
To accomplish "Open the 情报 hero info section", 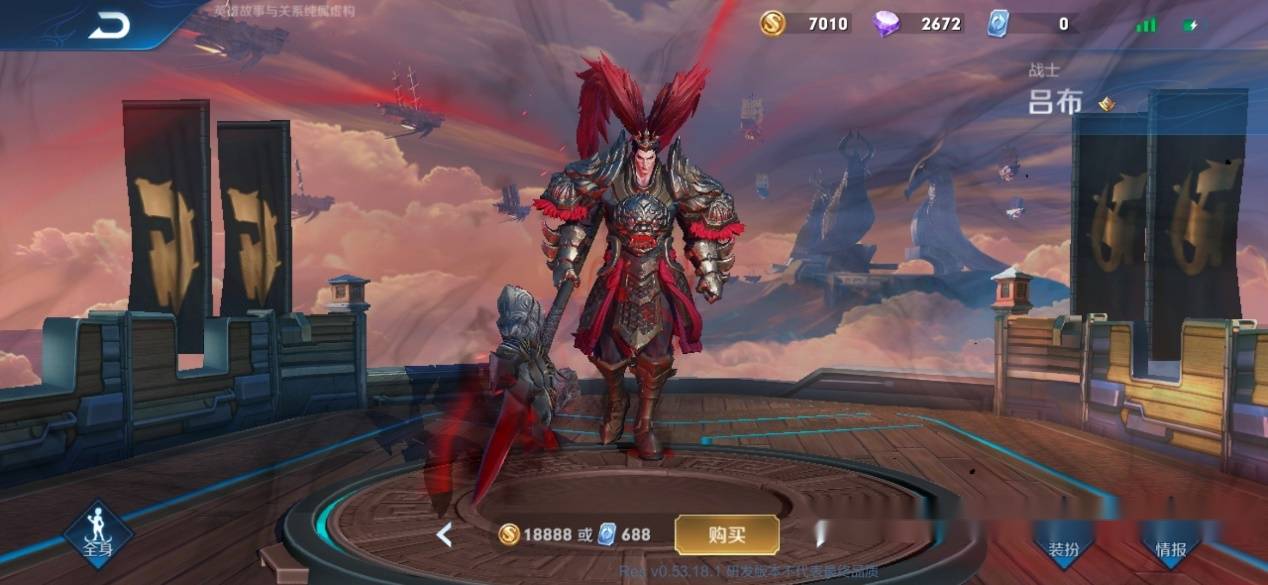I will 1170,548.
